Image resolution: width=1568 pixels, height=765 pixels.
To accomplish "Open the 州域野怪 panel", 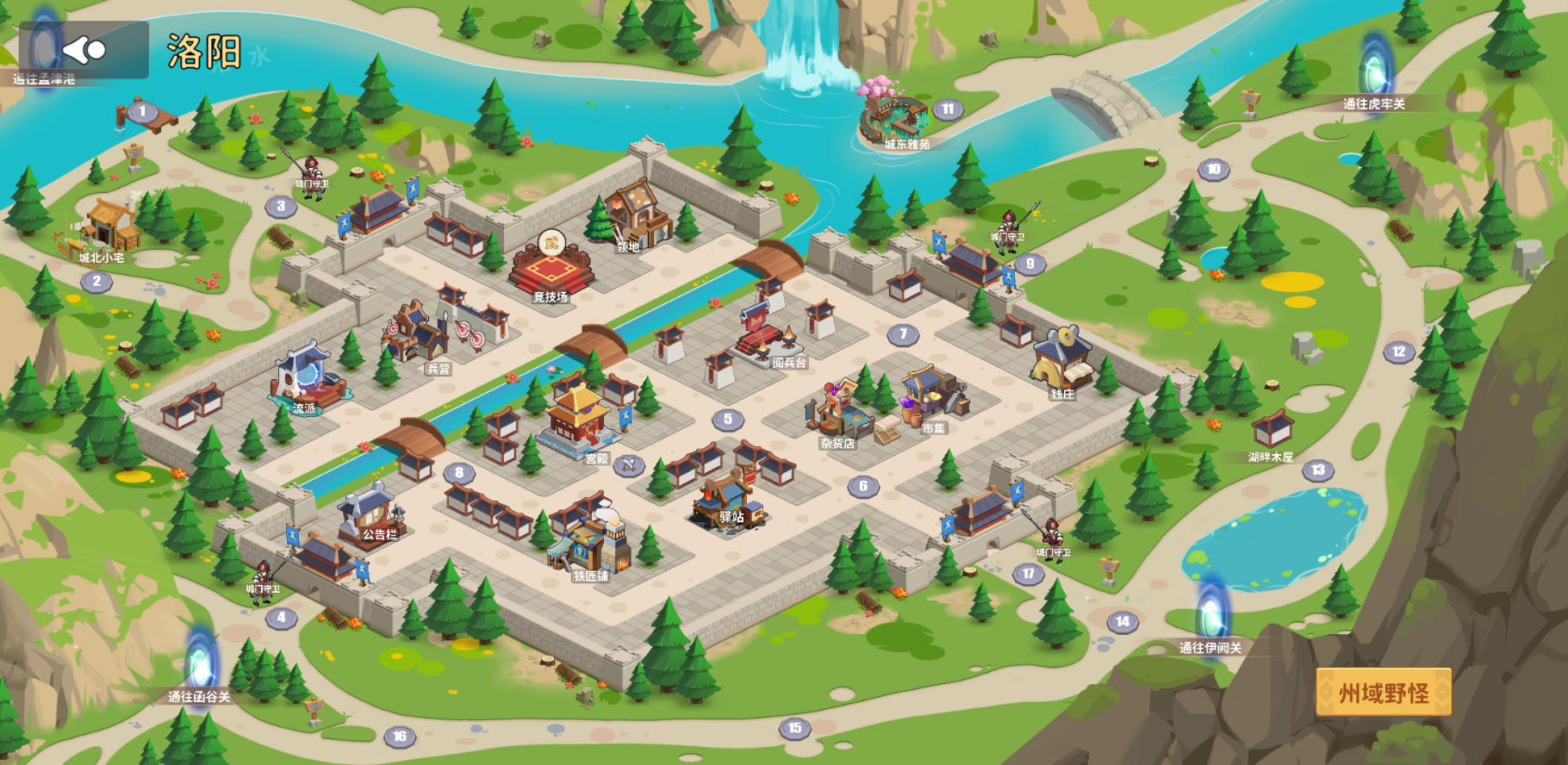I will click(x=1383, y=693).
